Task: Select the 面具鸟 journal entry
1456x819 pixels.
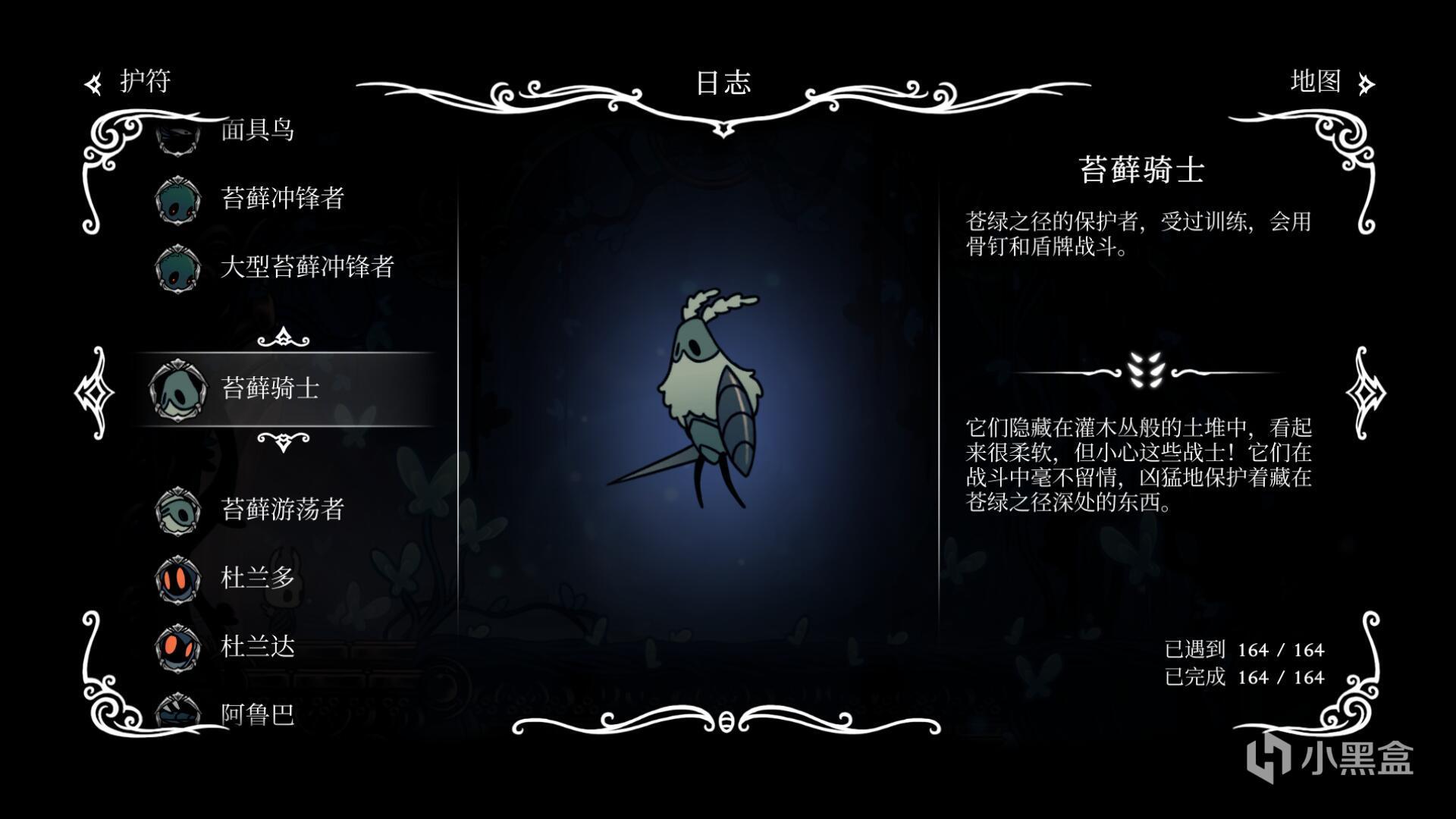Action: click(x=256, y=130)
